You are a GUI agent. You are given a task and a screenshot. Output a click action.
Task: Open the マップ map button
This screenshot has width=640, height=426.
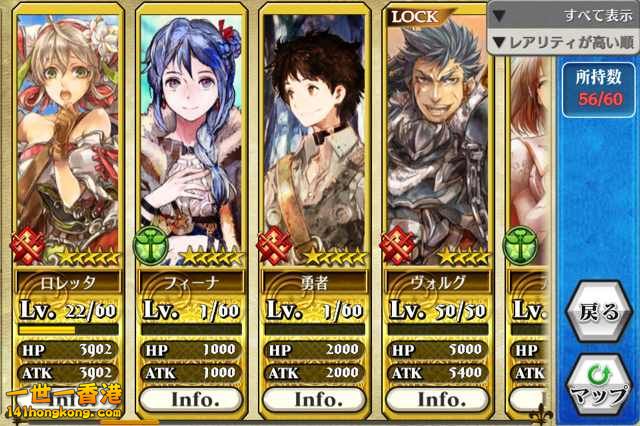point(600,387)
